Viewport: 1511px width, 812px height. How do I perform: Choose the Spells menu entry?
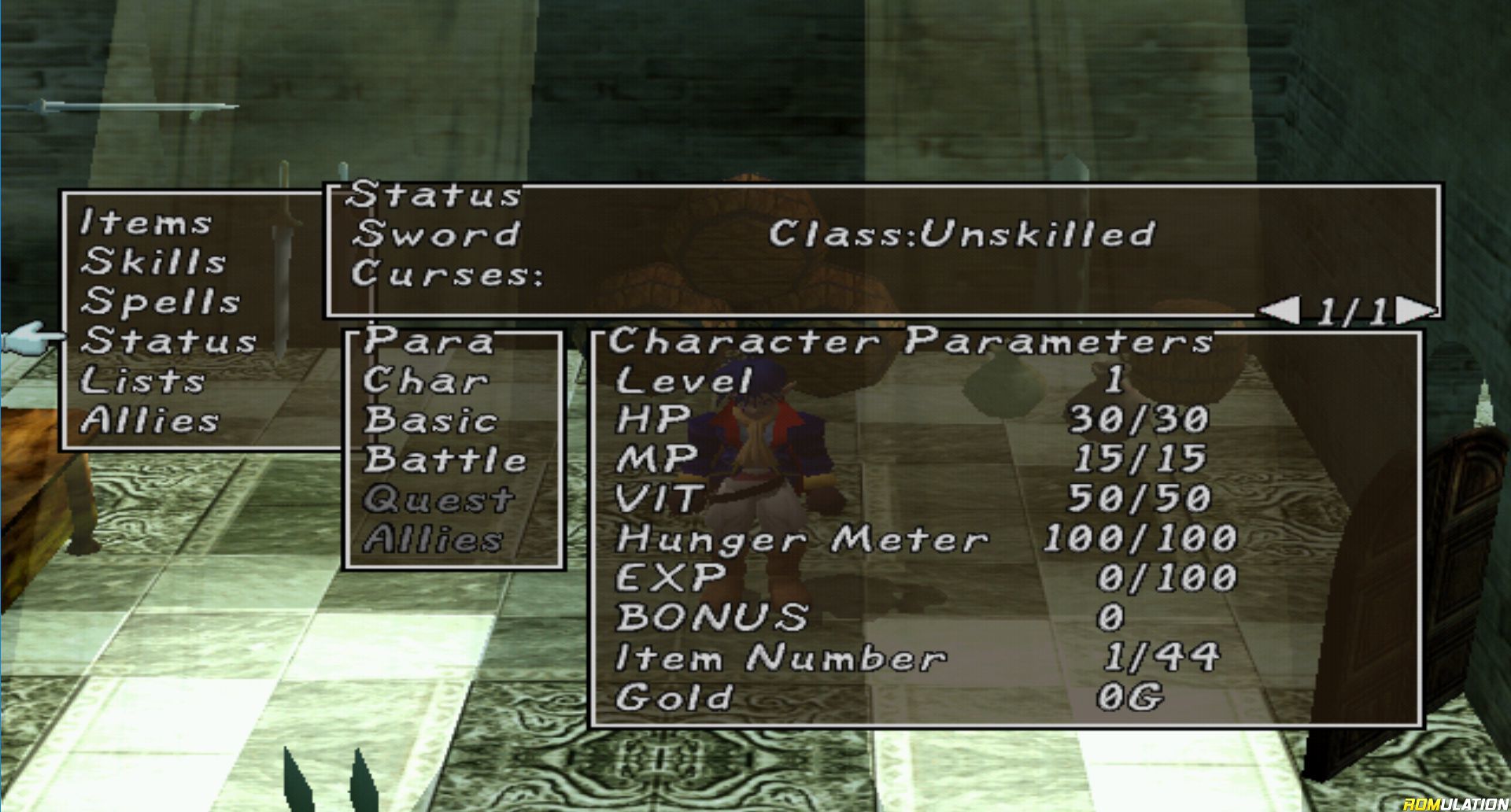point(161,301)
